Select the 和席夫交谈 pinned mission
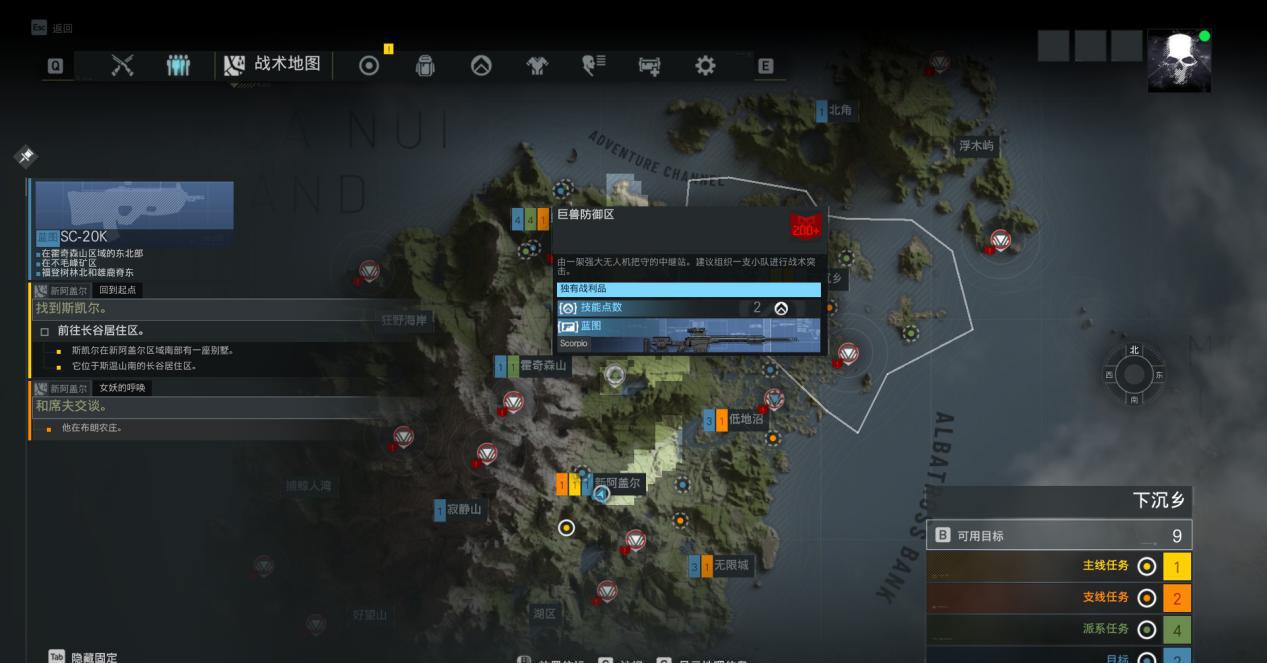This screenshot has width=1267, height=663. (72, 406)
